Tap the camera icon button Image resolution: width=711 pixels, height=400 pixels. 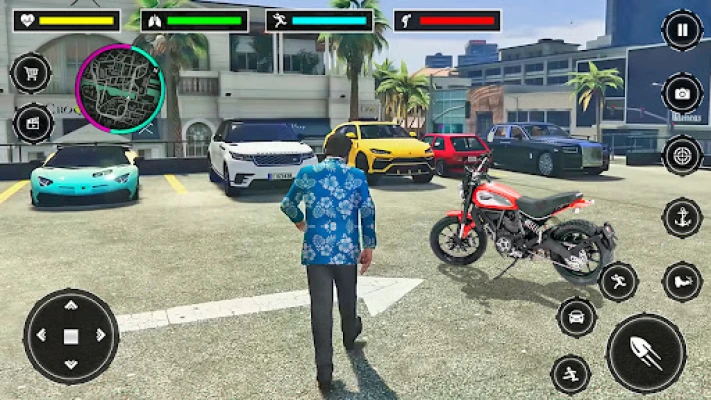point(682,94)
